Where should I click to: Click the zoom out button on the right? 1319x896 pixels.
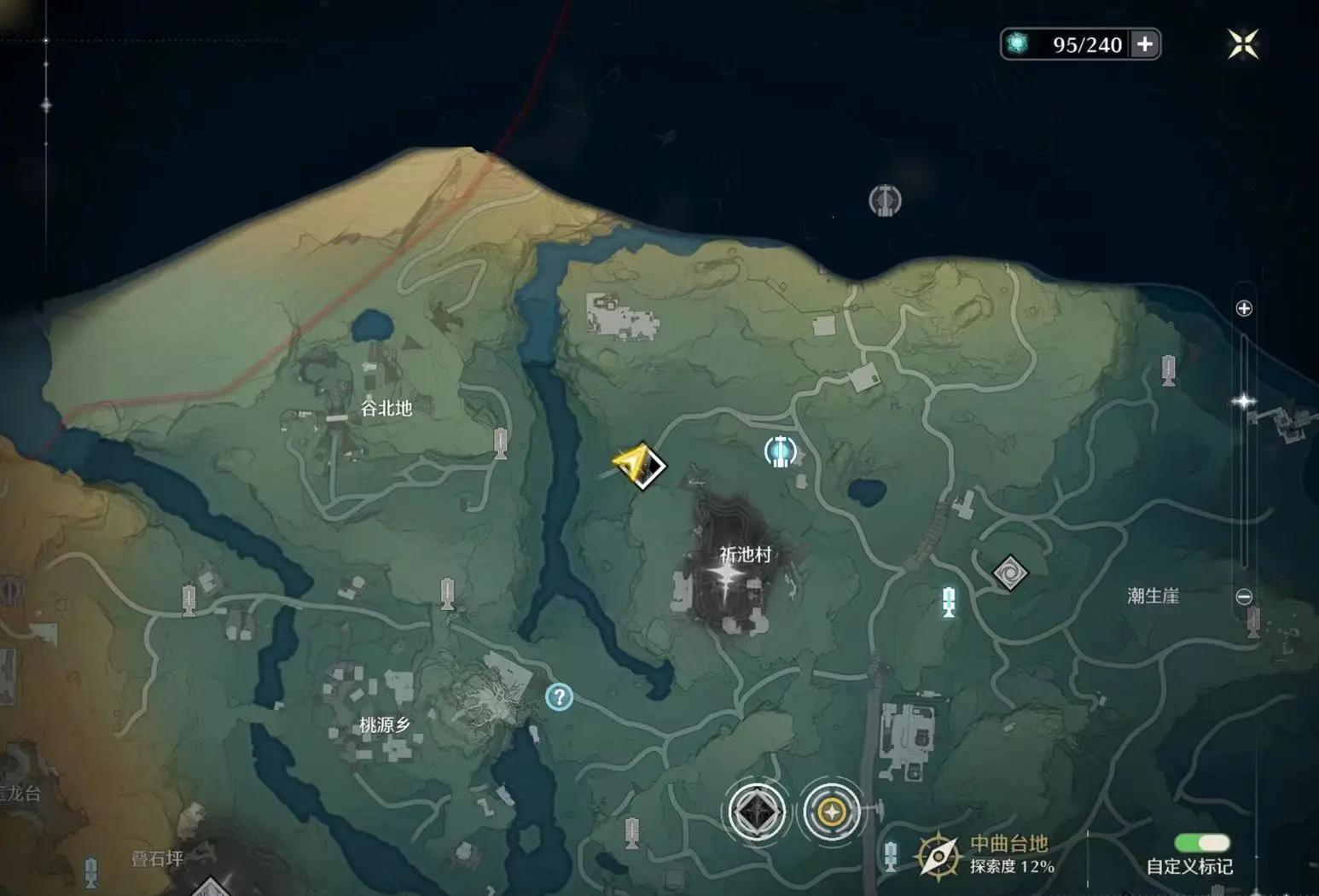pos(1245,597)
